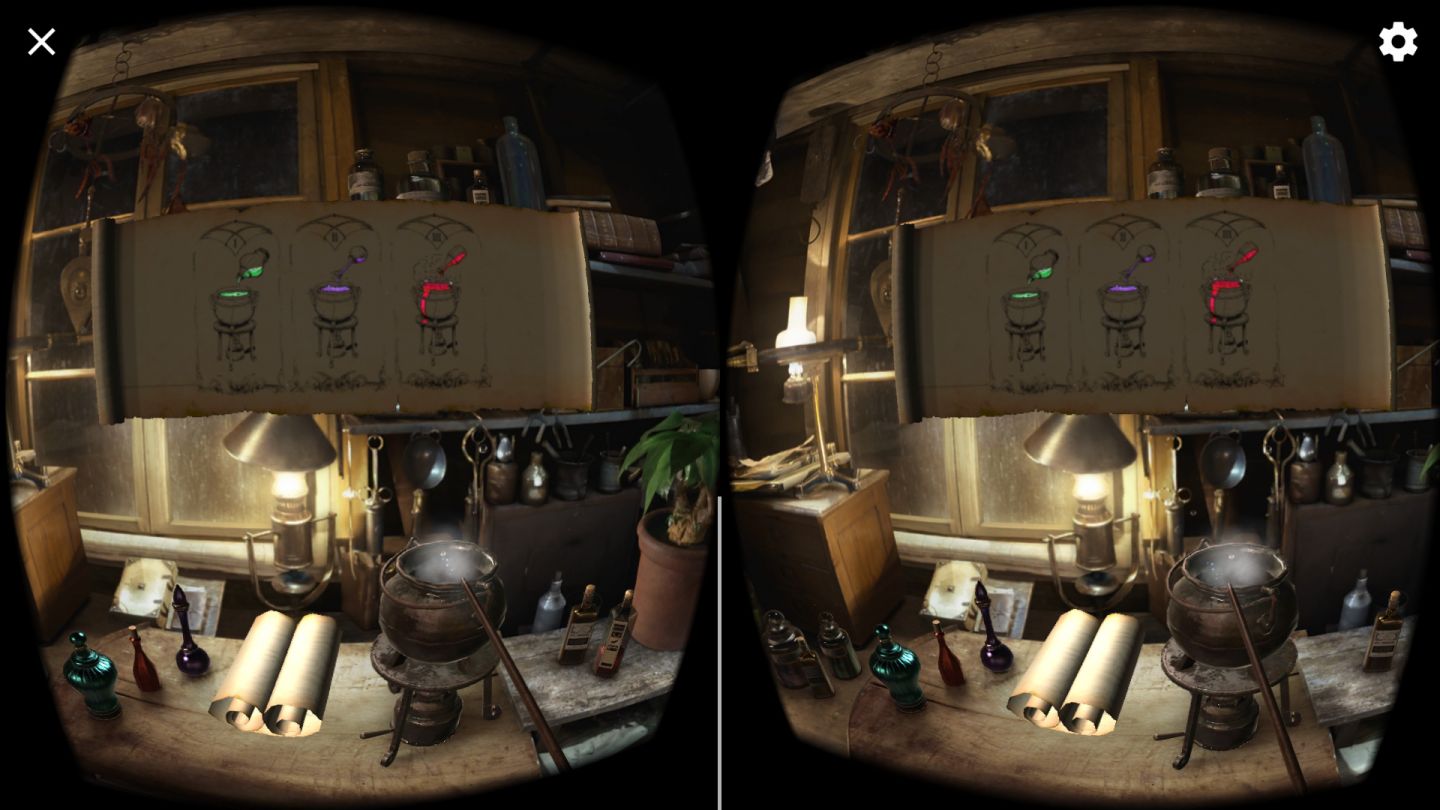The height and width of the screenshot is (810, 1440).
Task: Open the gear settings icon
Action: [x=1398, y=42]
